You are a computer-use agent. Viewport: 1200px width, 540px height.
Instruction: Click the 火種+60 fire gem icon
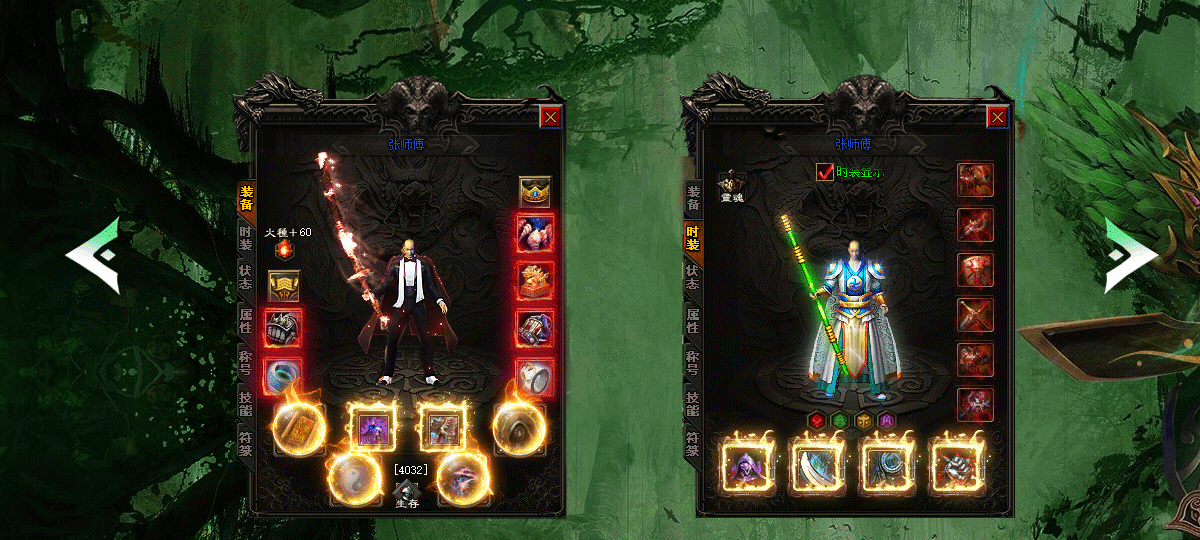pyautogui.click(x=283, y=249)
